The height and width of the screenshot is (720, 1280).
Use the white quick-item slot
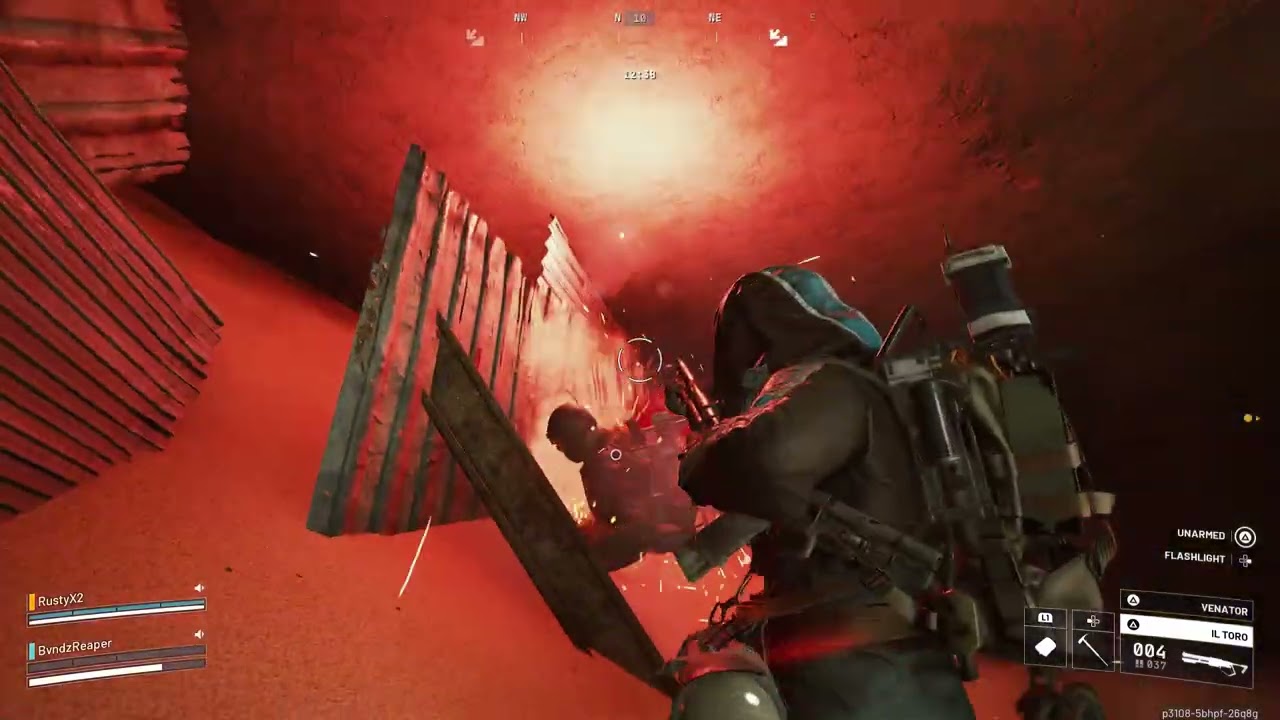coord(1045,648)
